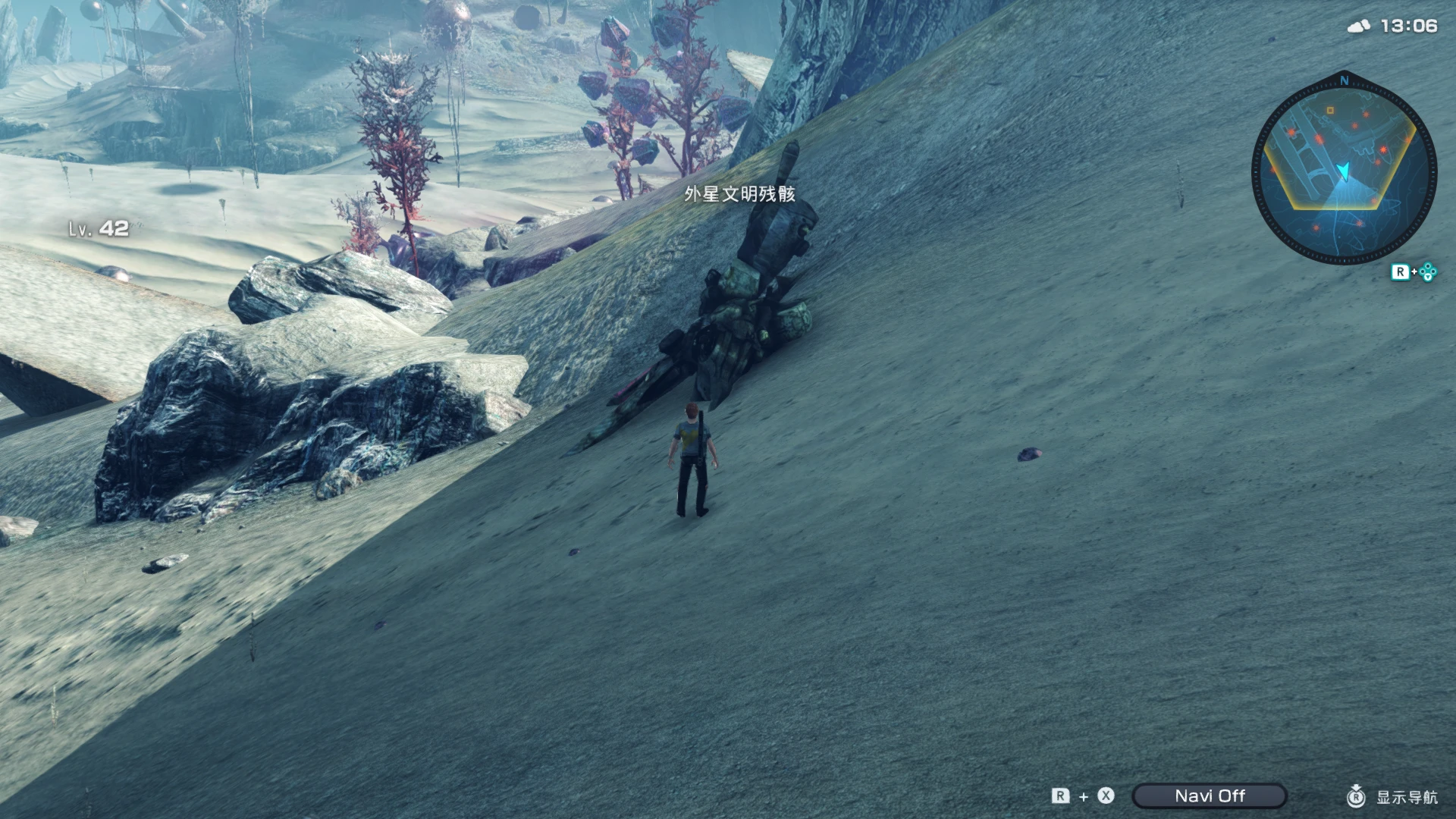Select the R shoulder button icon beside the minimap
The image size is (1456, 819).
(x=1401, y=271)
